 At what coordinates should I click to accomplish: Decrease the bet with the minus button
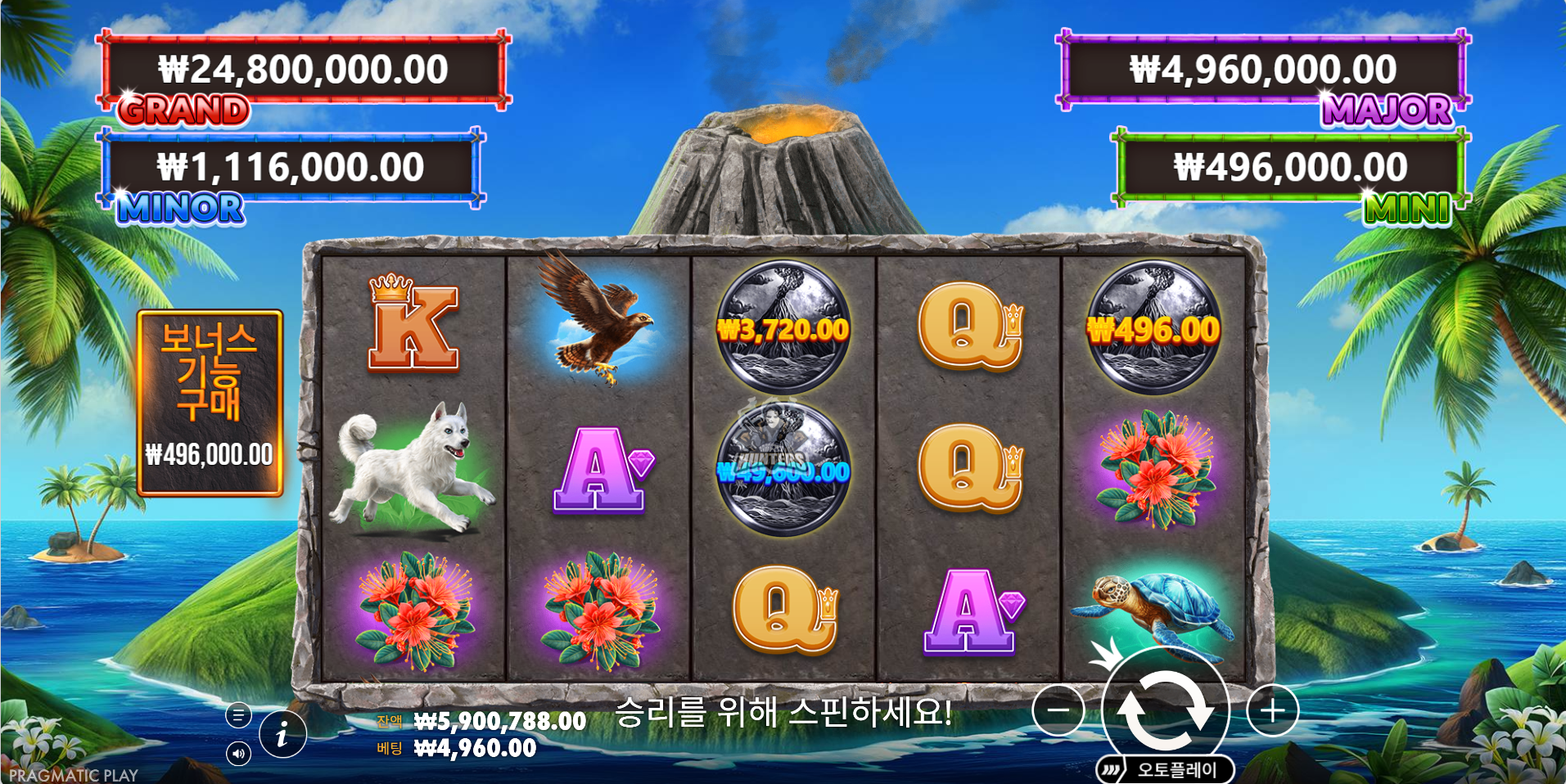[x=1058, y=710]
